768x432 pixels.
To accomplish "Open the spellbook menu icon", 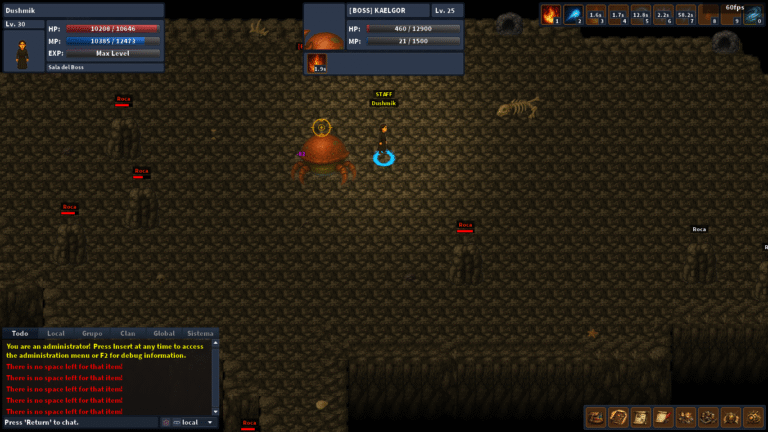I will point(618,416).
